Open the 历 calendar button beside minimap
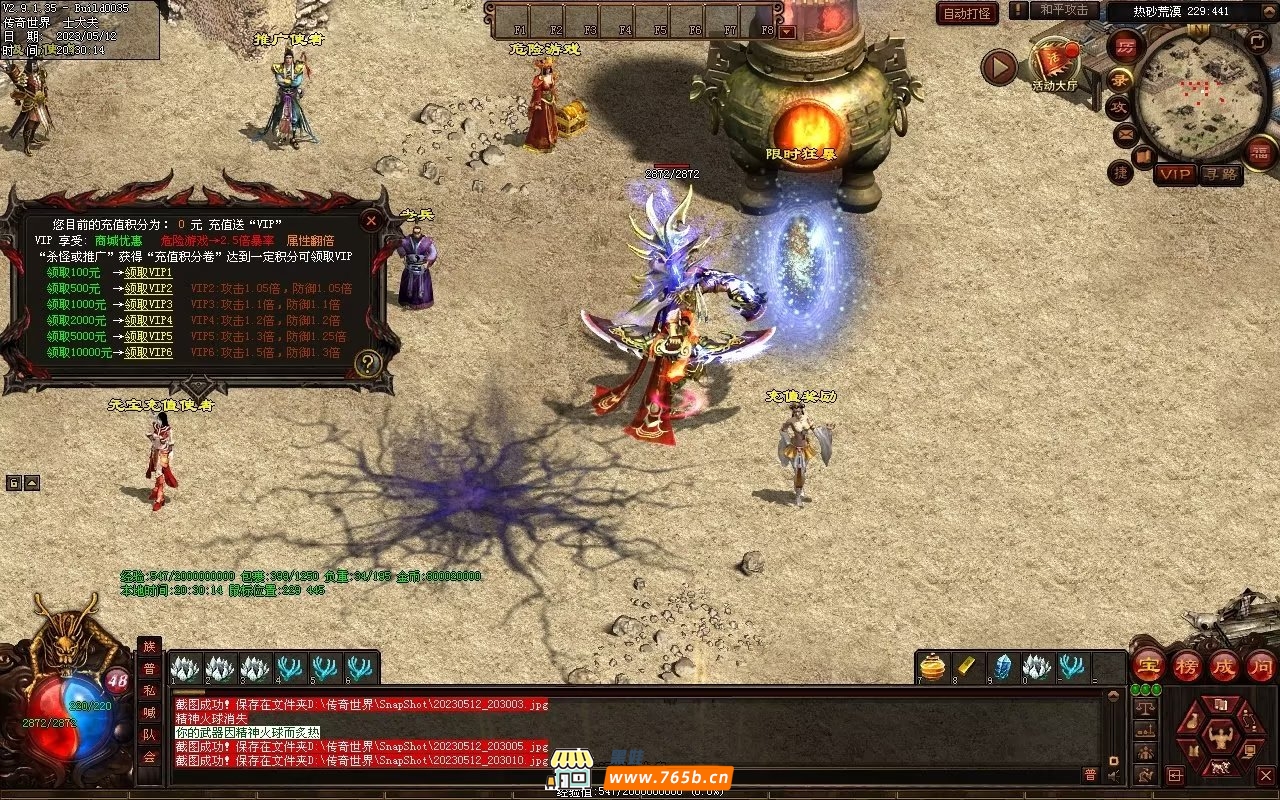Screen dimensions: 1280x800 pyautogui.click(x=1125, y=46)
